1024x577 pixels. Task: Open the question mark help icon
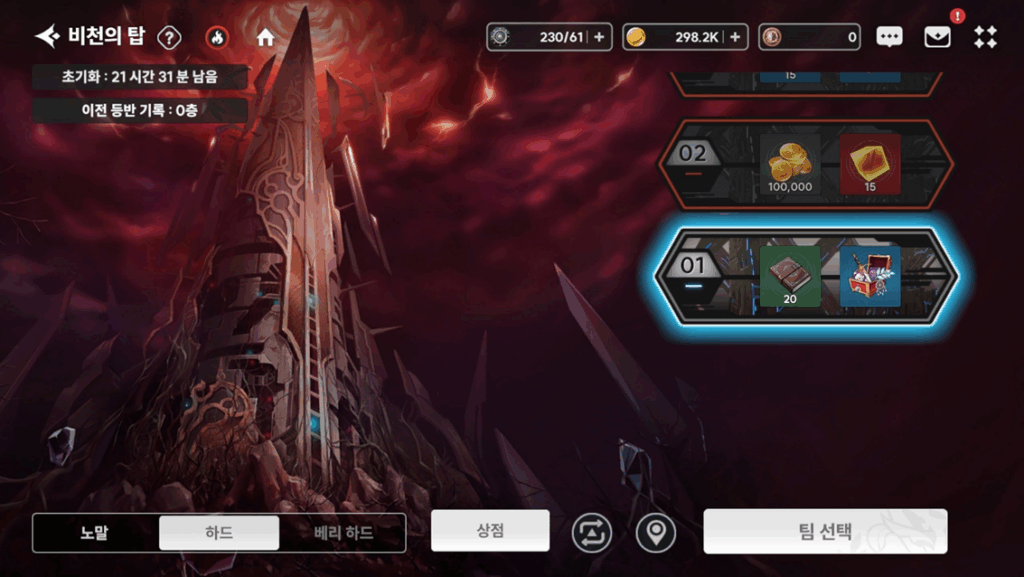click(x=170, y=38)
